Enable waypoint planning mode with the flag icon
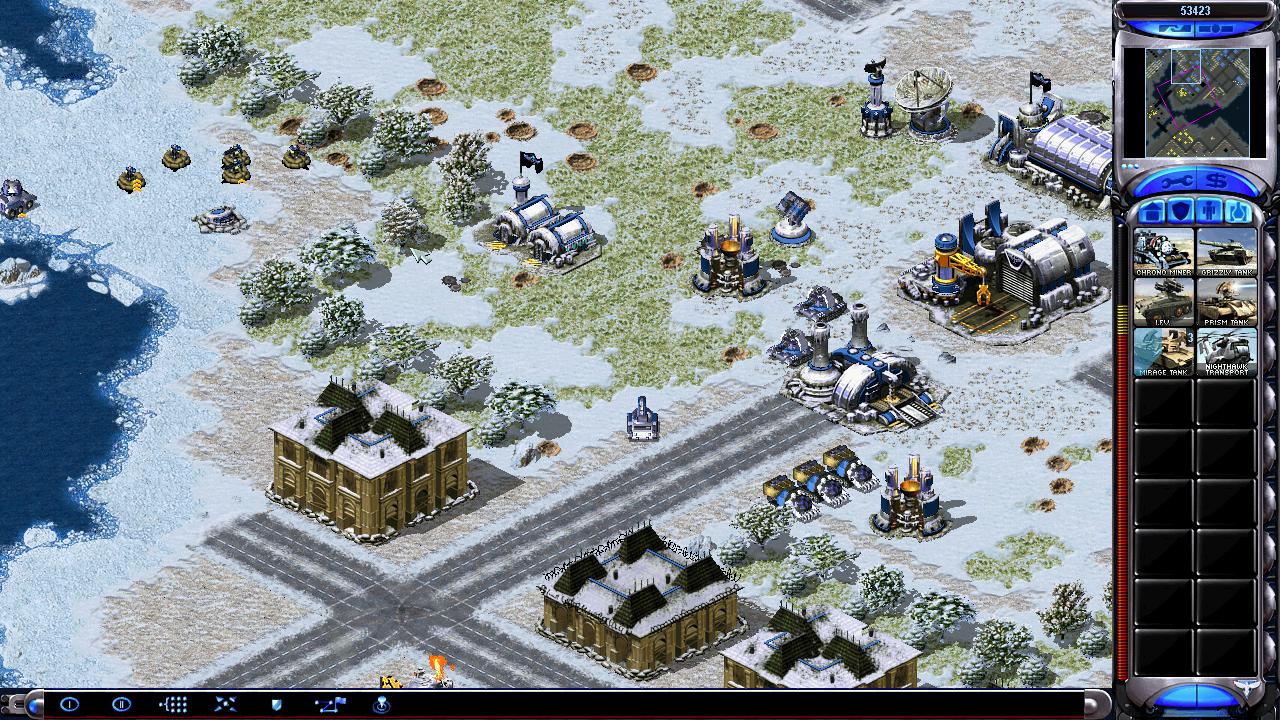Image resolution: width=1280 pixels, height=720 pixels. (x=329, y=704)
